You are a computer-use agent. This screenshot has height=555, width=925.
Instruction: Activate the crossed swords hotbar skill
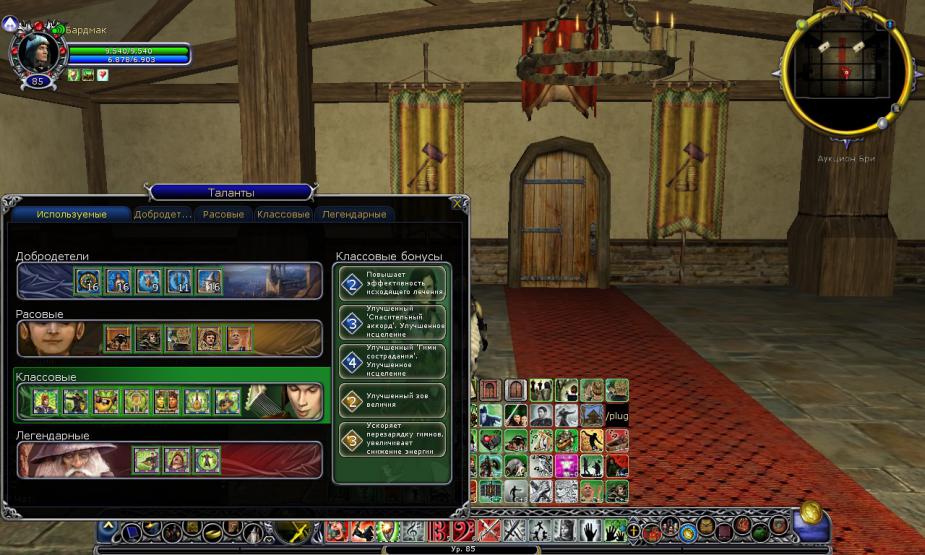point(489,530)
